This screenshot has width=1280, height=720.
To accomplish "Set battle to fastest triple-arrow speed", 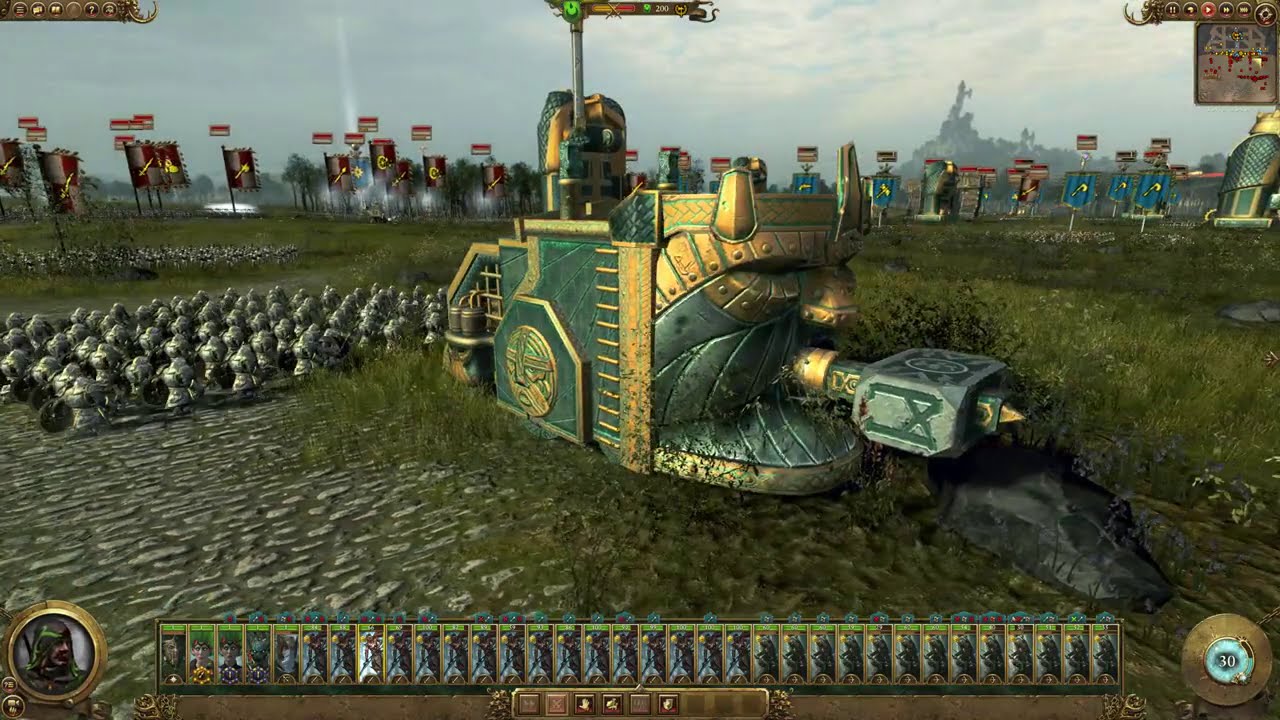I will click(x=1243, y=10).
